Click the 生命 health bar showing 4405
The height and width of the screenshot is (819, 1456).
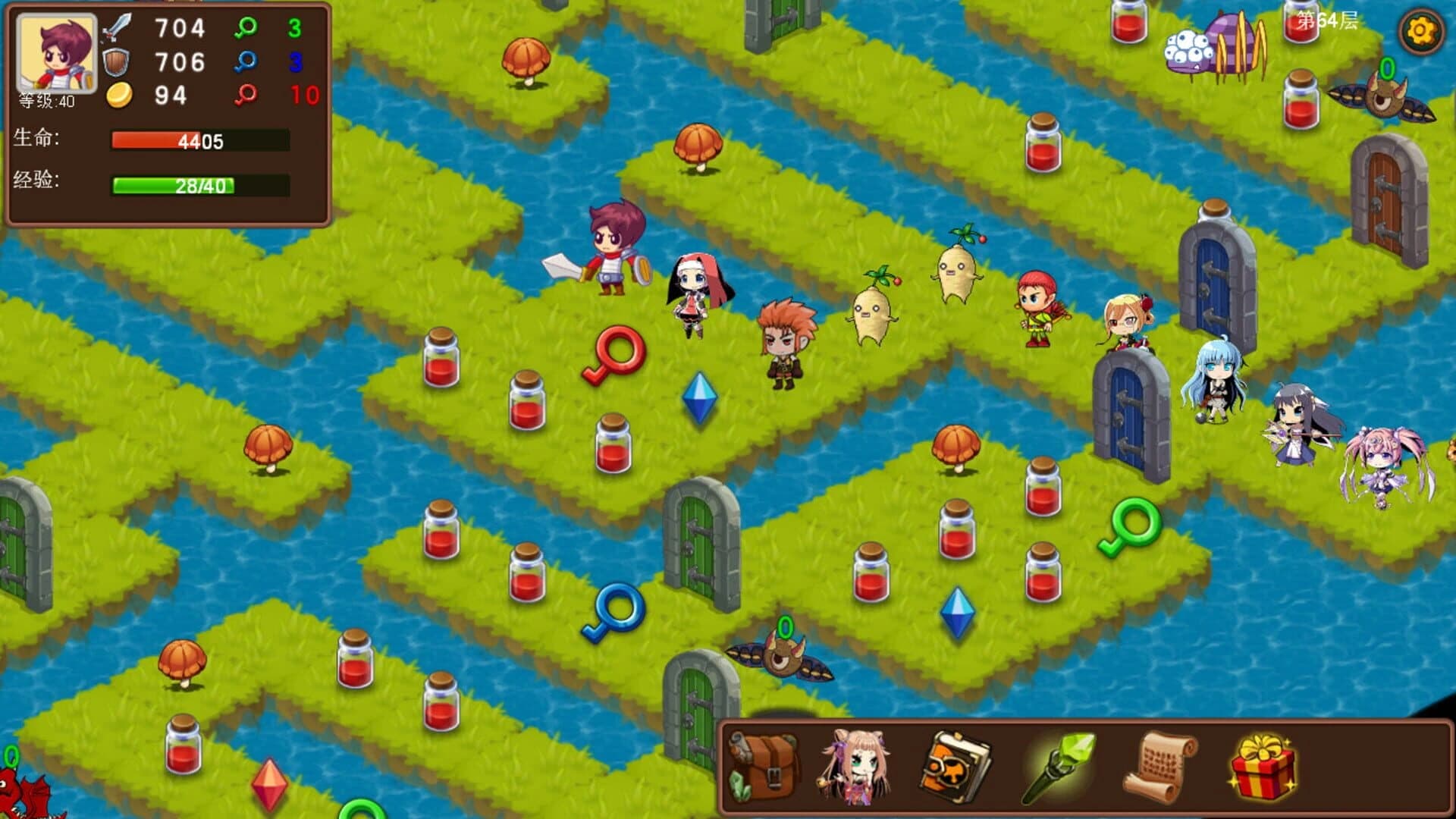[x=199, y=140]
